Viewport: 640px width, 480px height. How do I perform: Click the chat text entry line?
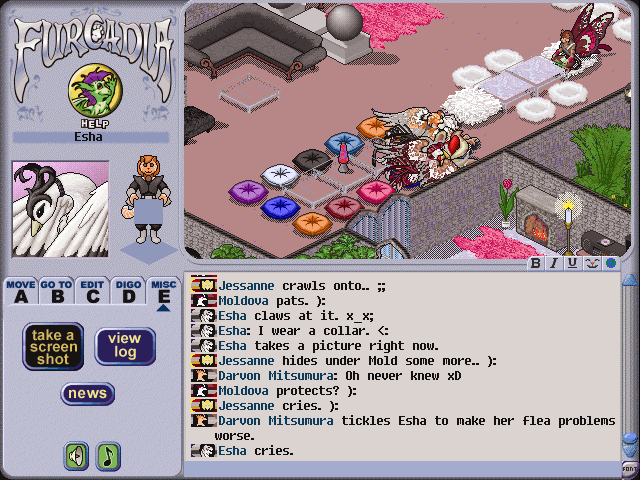tap(400, 468)
